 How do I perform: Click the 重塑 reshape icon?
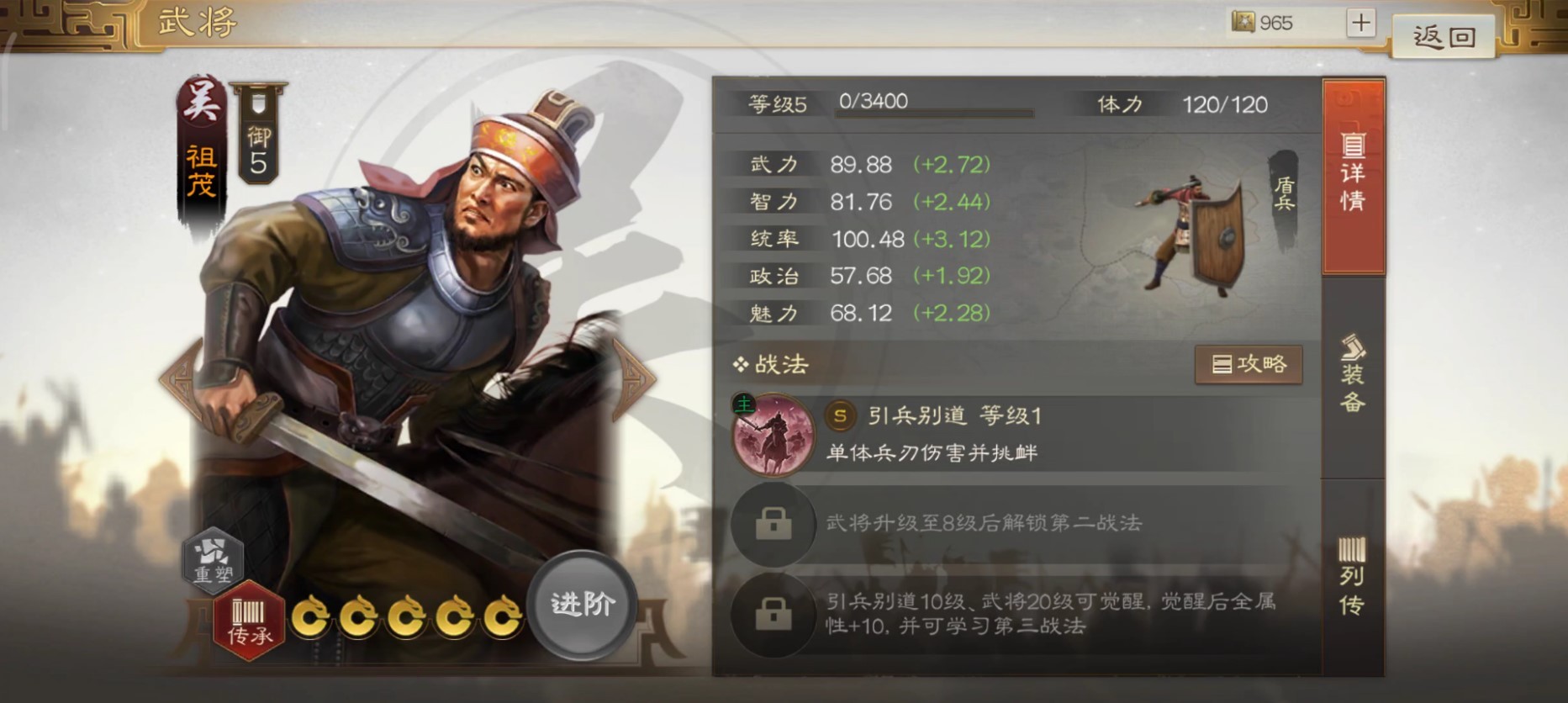[214, 560]
